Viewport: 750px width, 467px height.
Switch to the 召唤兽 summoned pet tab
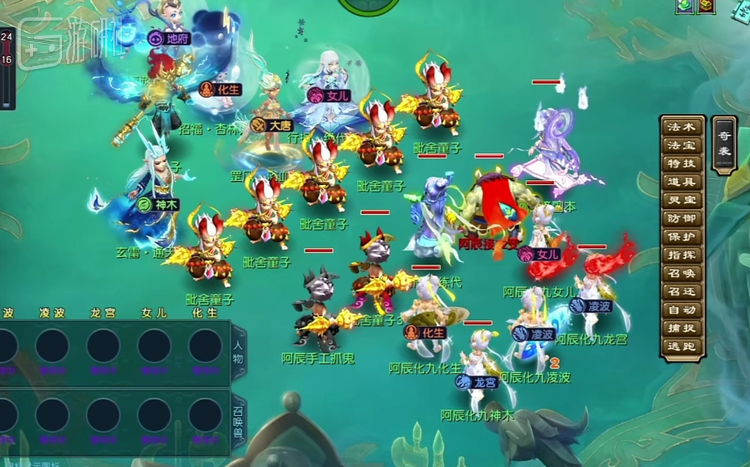pyautogui.click(x=237, y=420)
